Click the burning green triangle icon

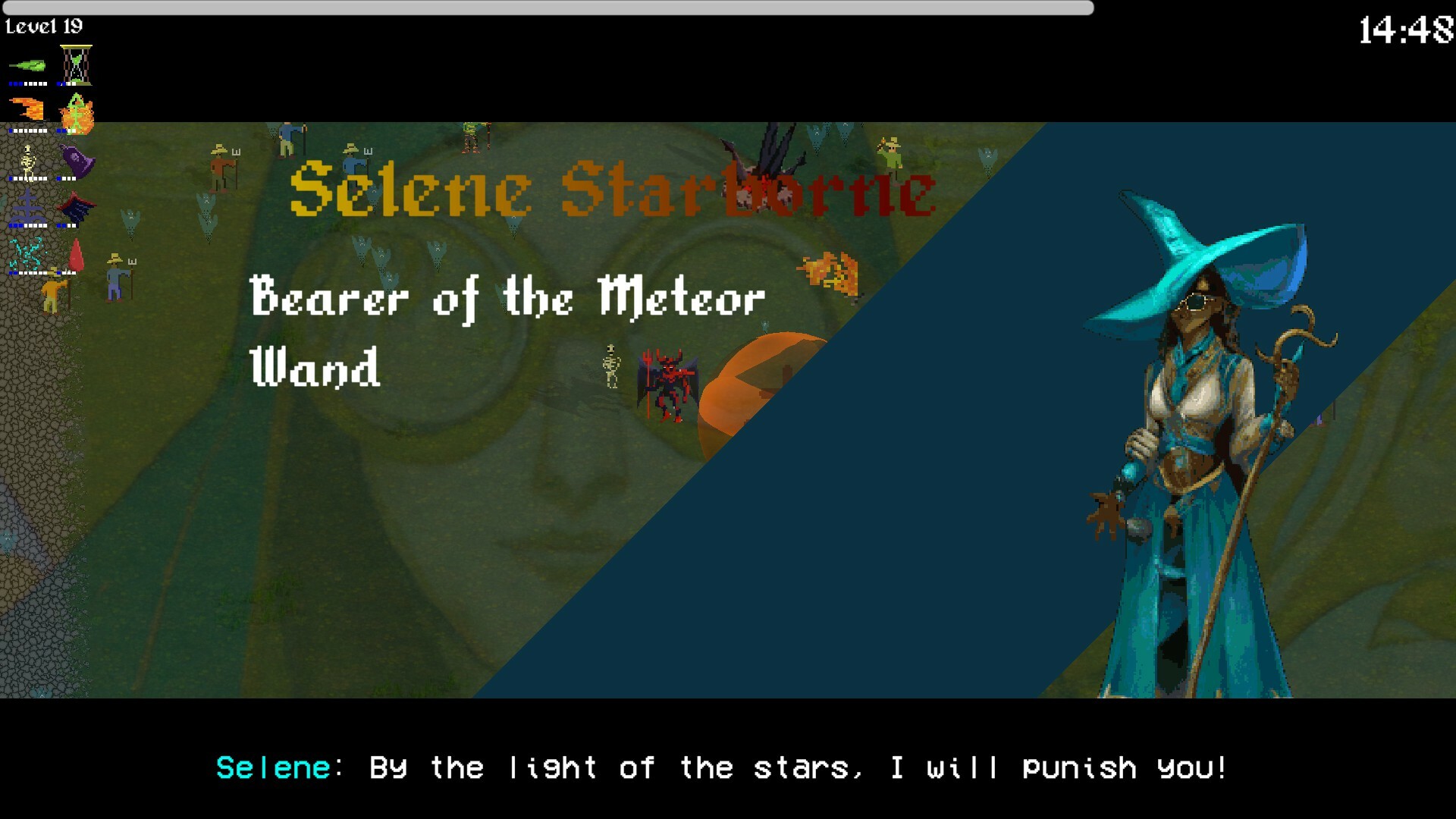[76, 112]
